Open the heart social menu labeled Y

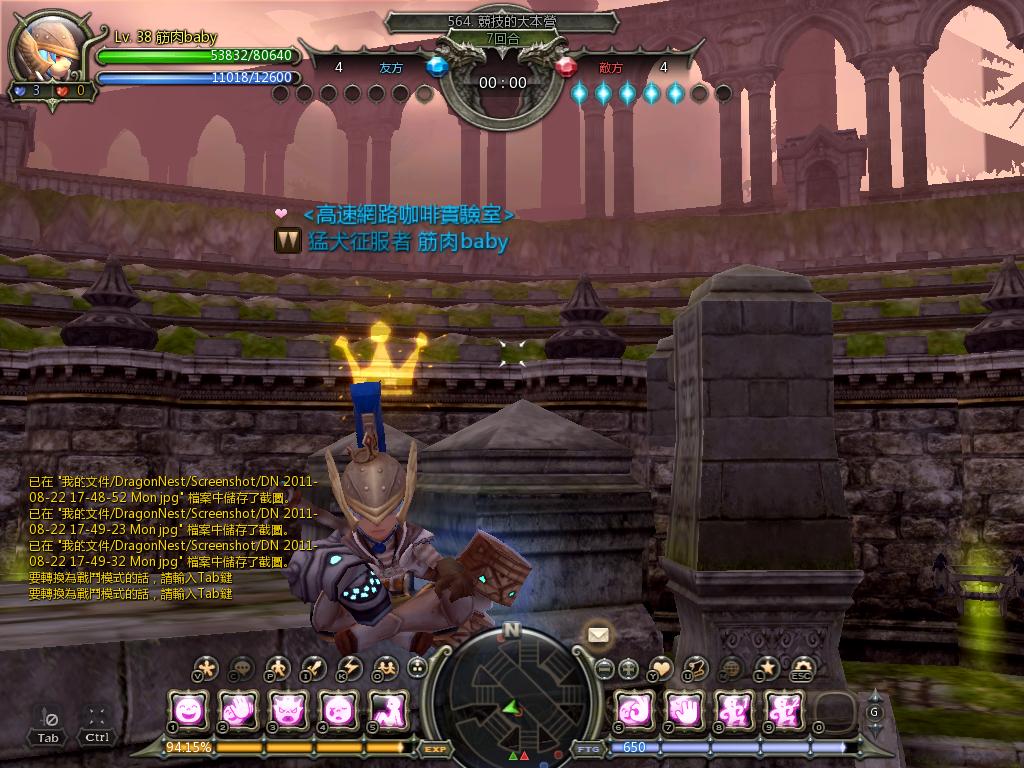[661, 668]
